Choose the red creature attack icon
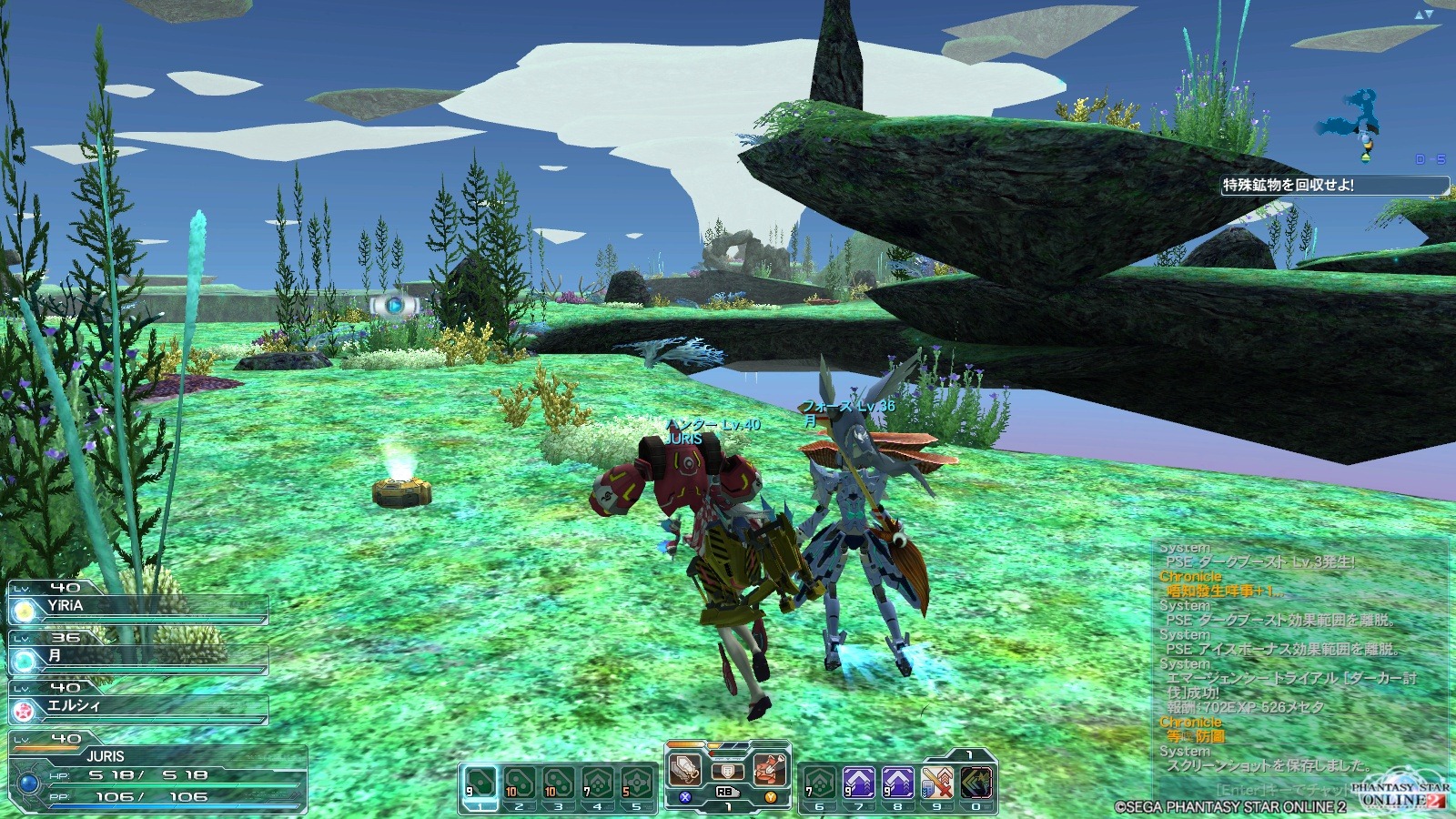This screenshot has height=819, width=1456. tap(769, 770)
